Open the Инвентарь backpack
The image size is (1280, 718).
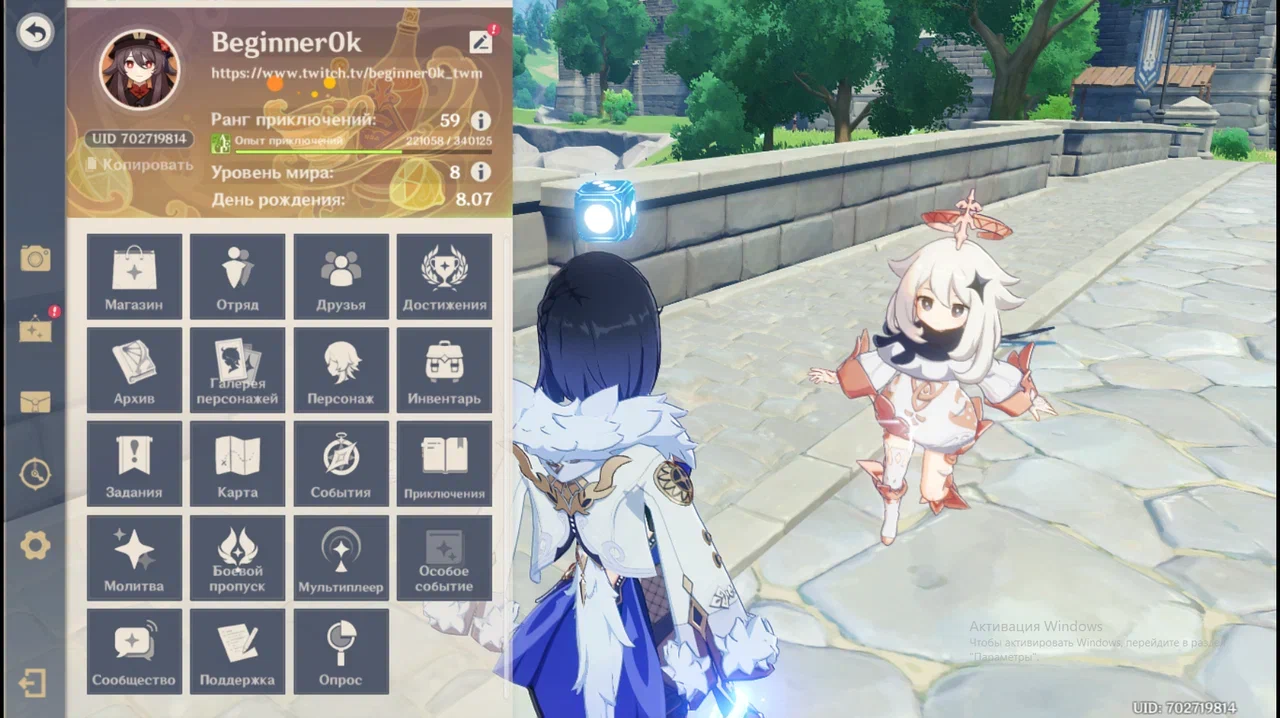[x=444, y=370]
